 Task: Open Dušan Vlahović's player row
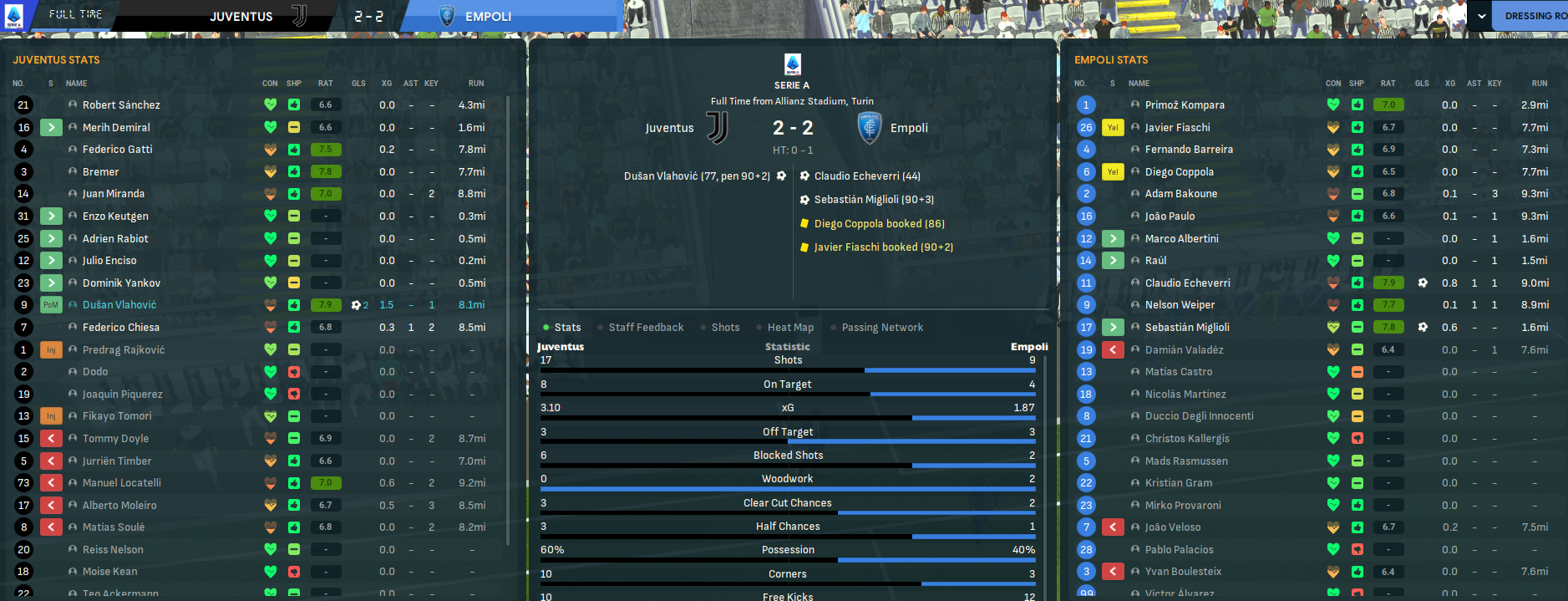point(119,305)
